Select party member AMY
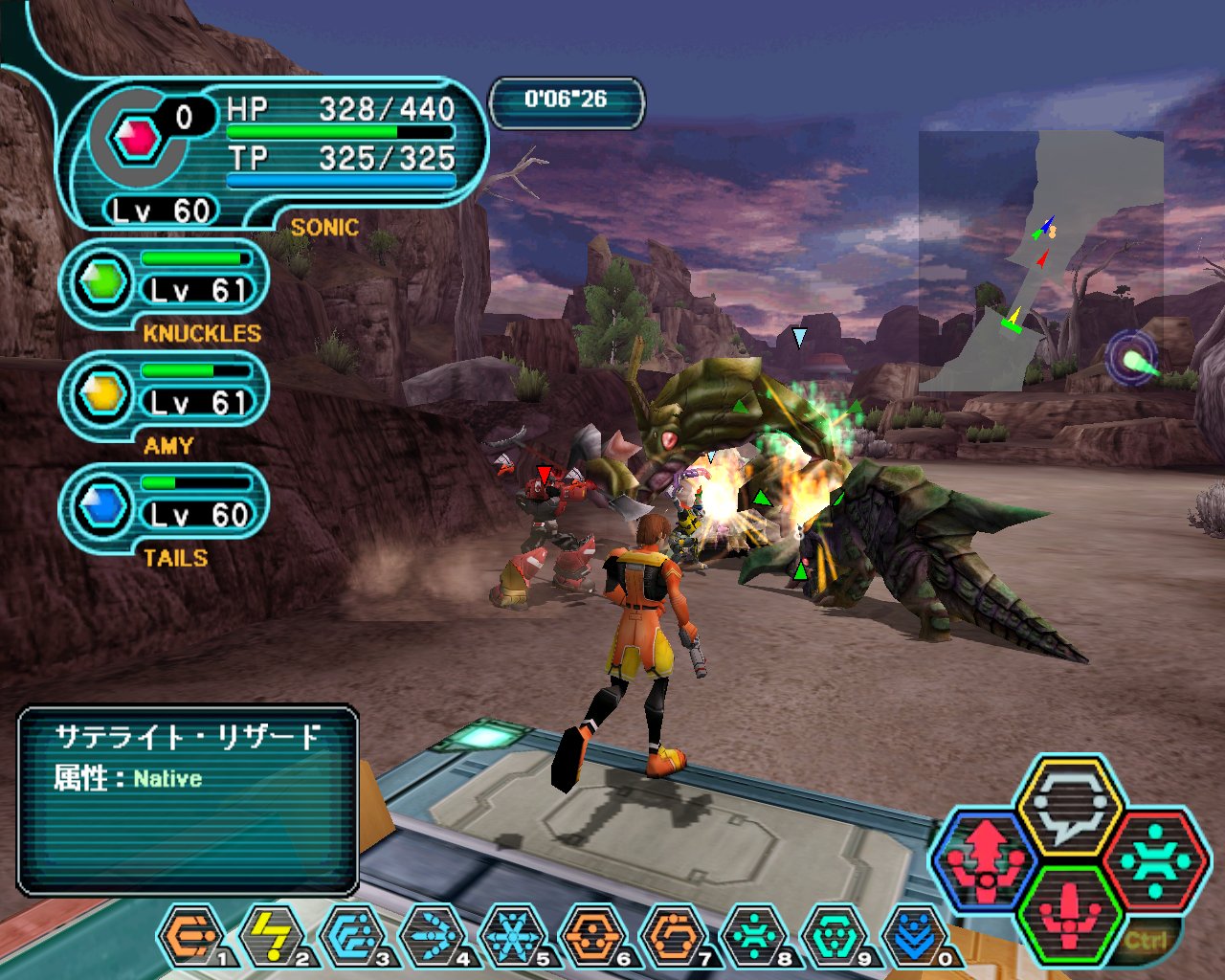Screen dimensions: 1225x980 click(165, 396)
